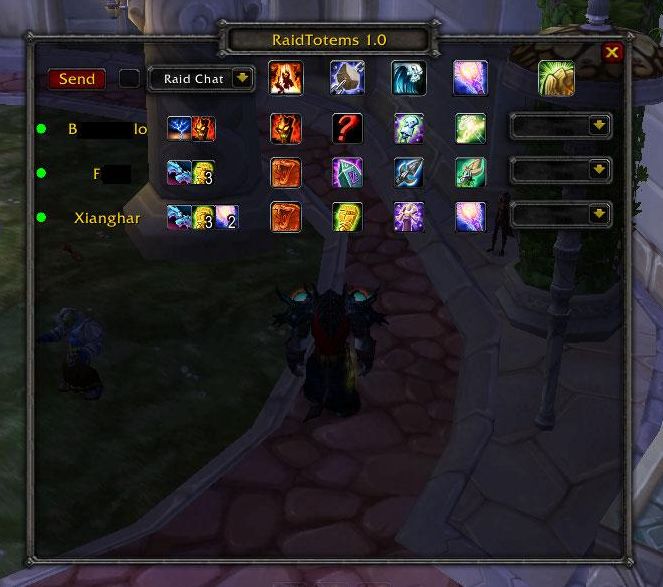Viewport: 663px width, 587px height.
Task: Select the water totem header icon
Action: coord(408,78)
